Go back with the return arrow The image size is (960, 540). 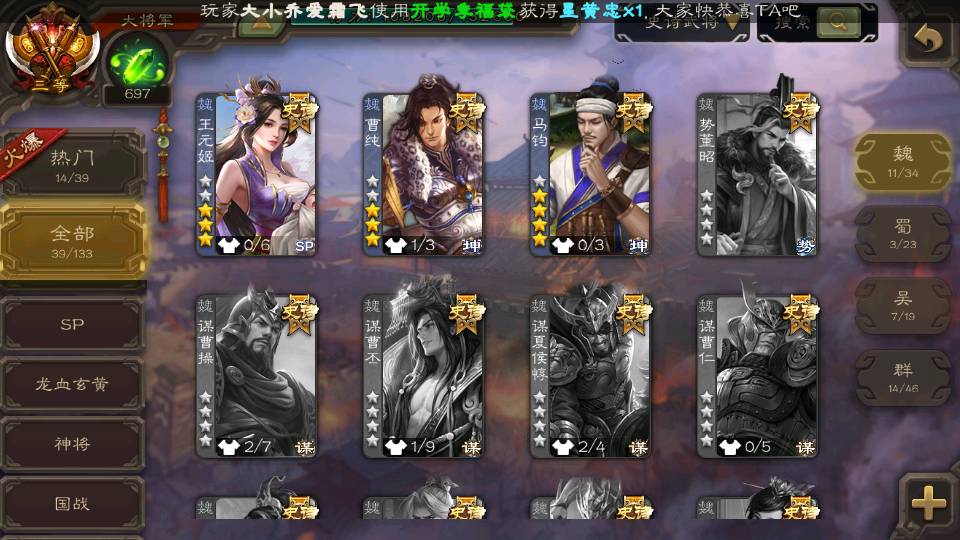(x=929, y=40)
